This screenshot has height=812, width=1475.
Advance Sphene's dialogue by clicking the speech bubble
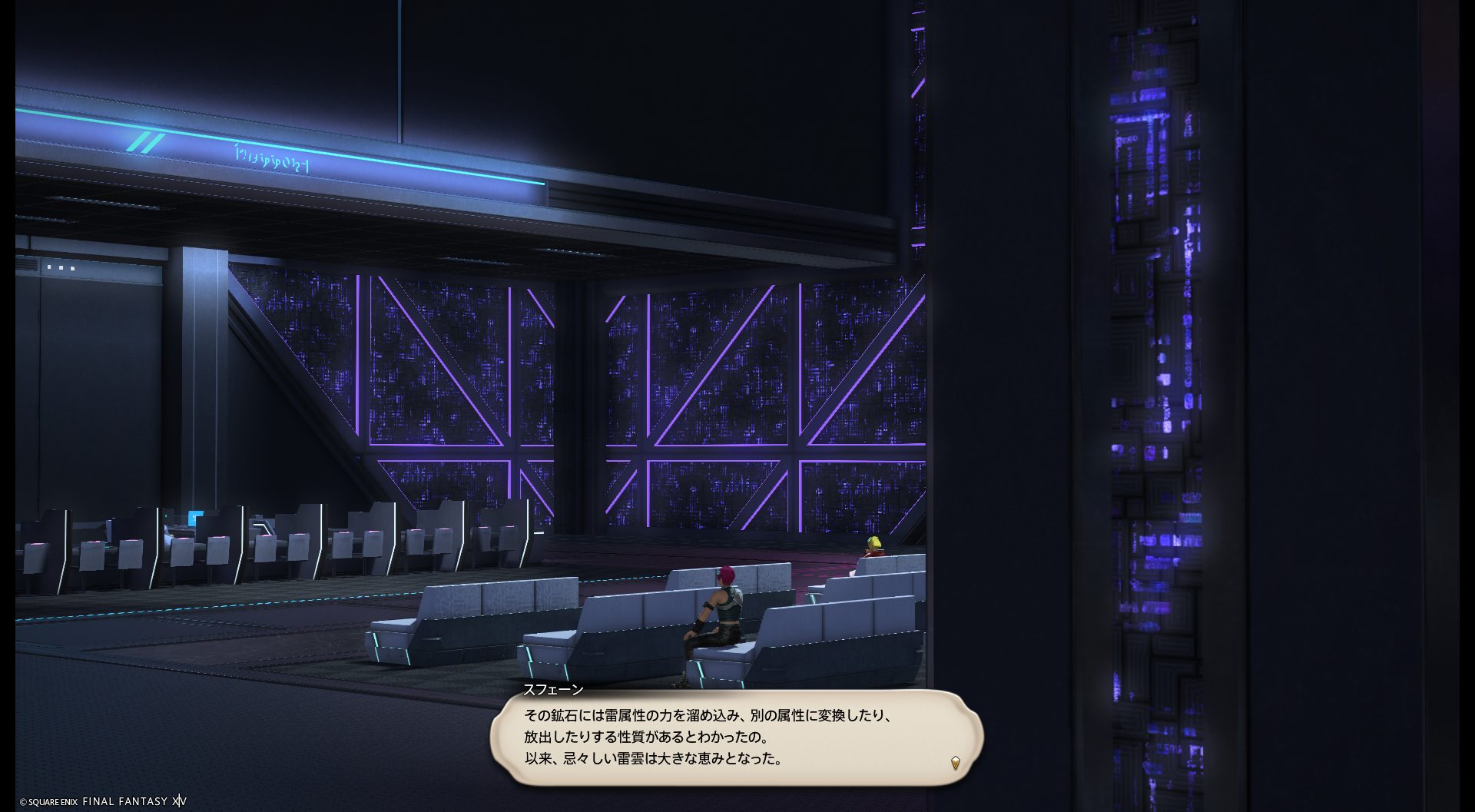pos(736,737)
